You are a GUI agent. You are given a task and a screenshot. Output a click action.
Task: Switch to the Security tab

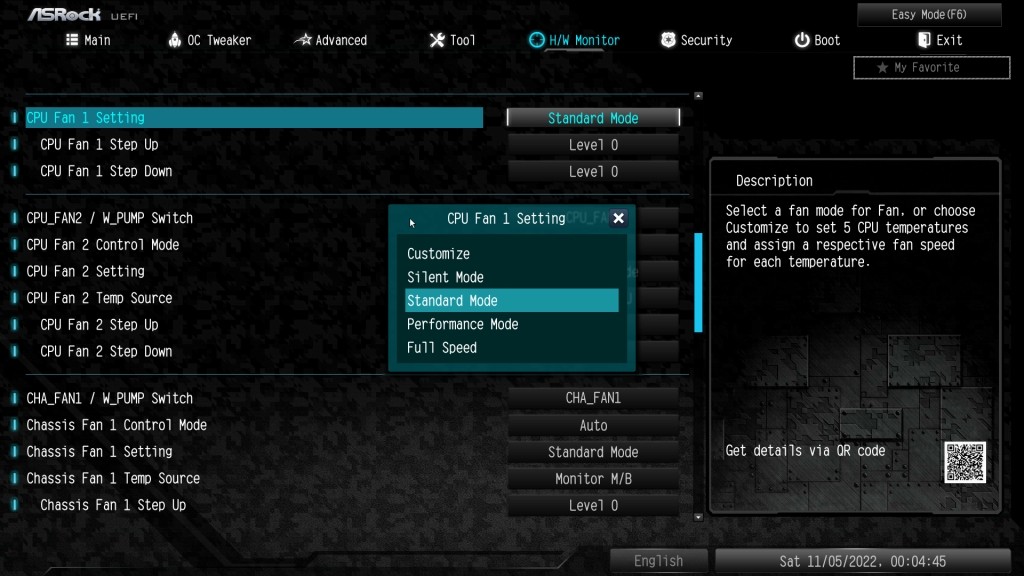point(696,40)
